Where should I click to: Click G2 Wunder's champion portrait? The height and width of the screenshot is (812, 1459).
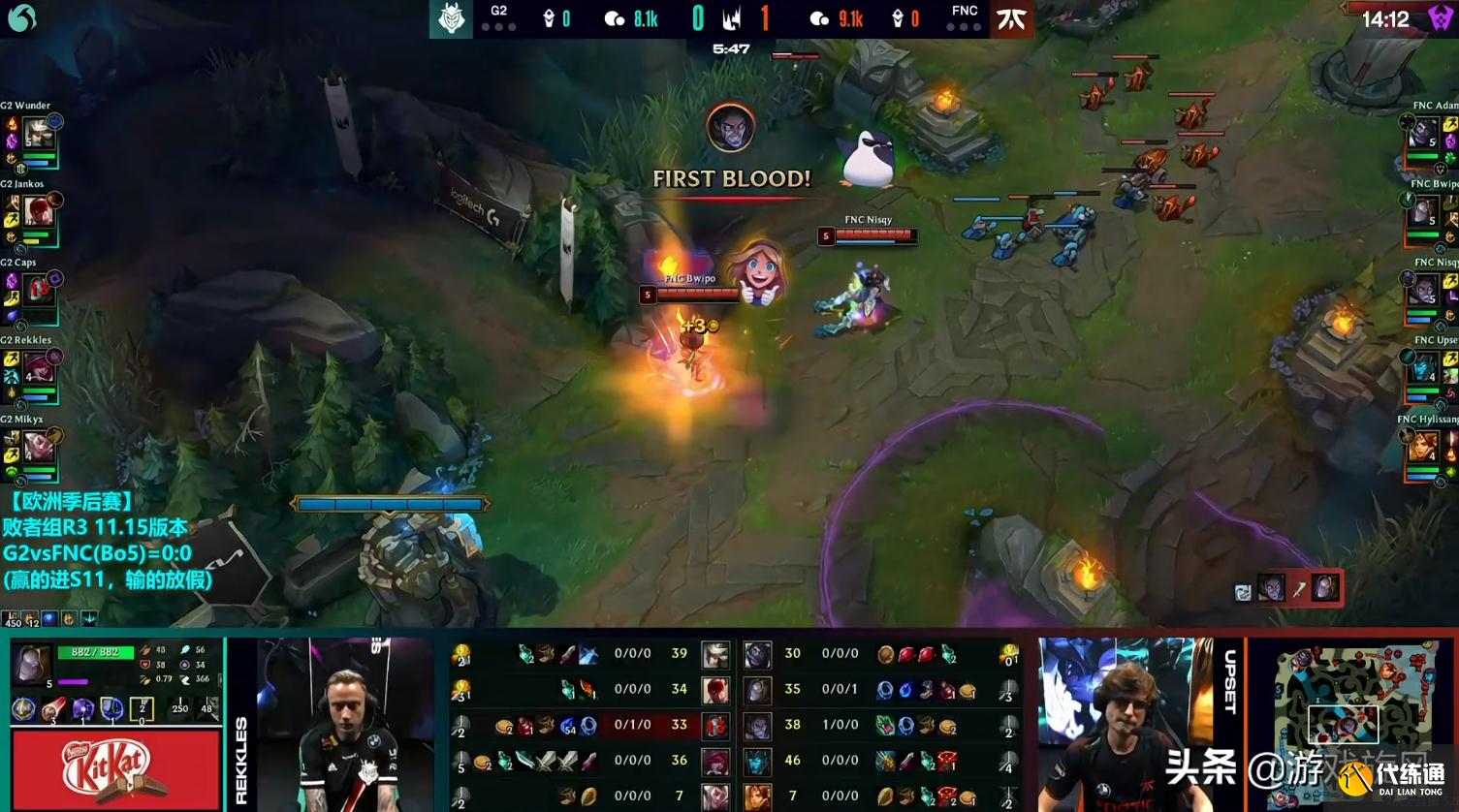[x=37, y=133]
